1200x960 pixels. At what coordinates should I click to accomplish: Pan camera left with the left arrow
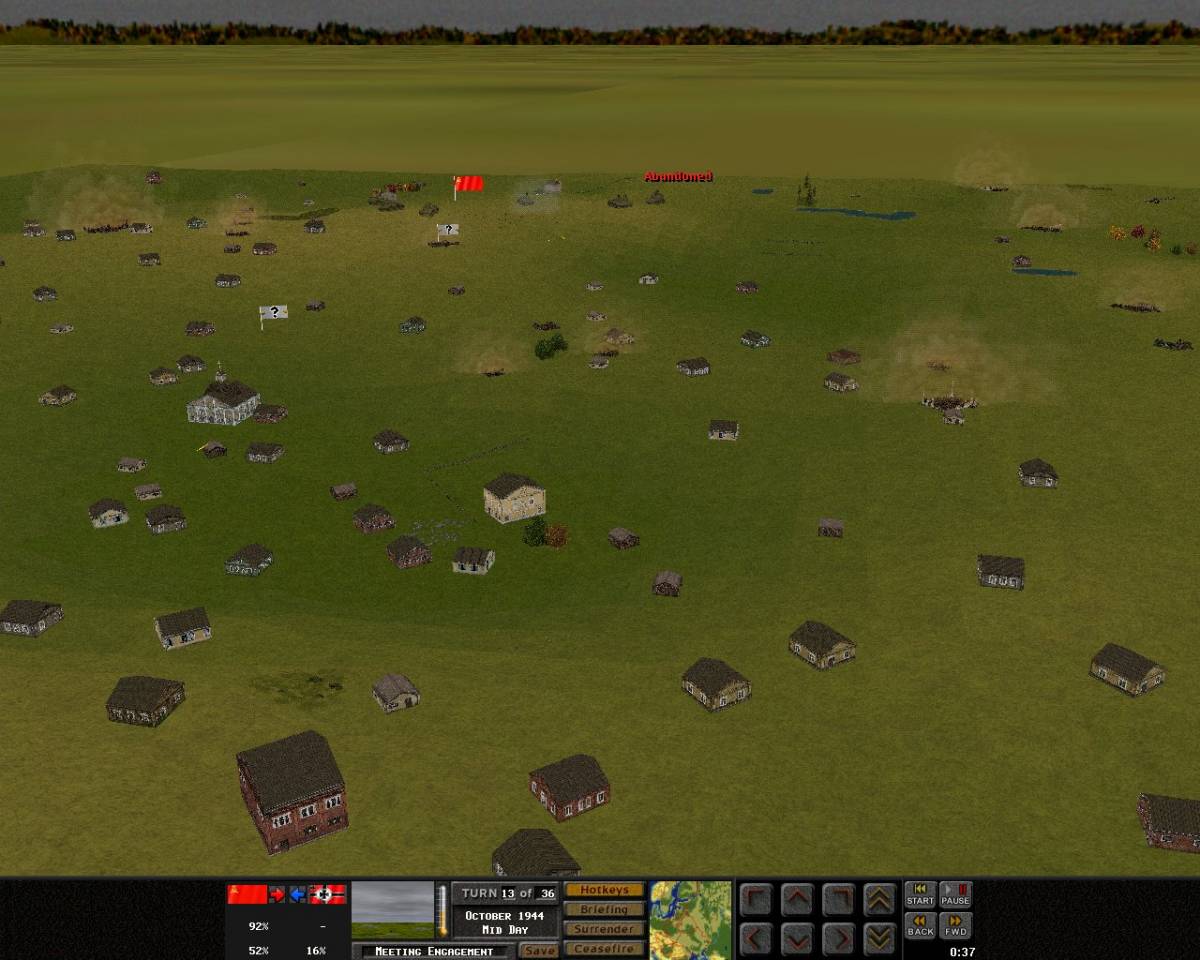click(757, 939)
